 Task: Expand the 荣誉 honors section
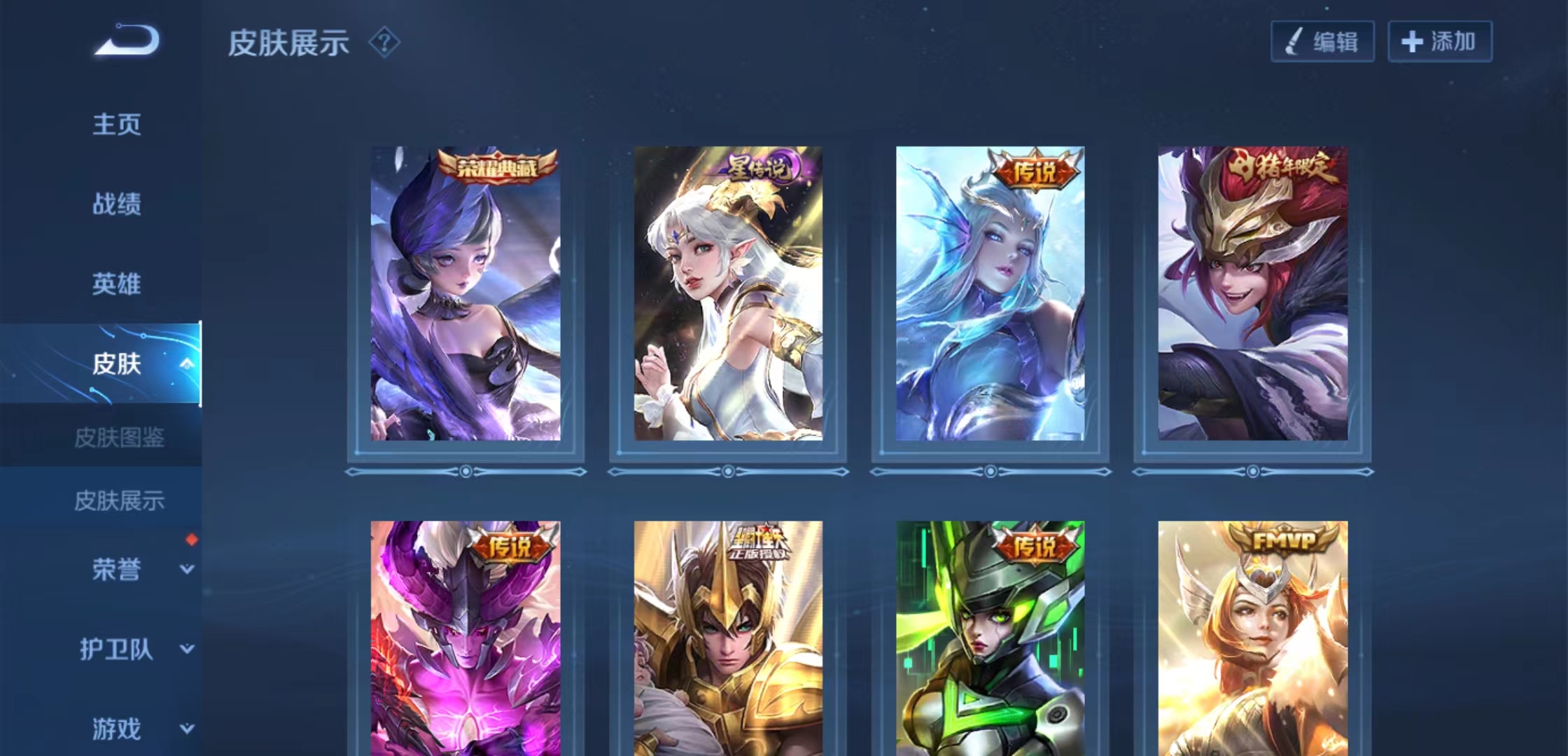tap(117, 569)
